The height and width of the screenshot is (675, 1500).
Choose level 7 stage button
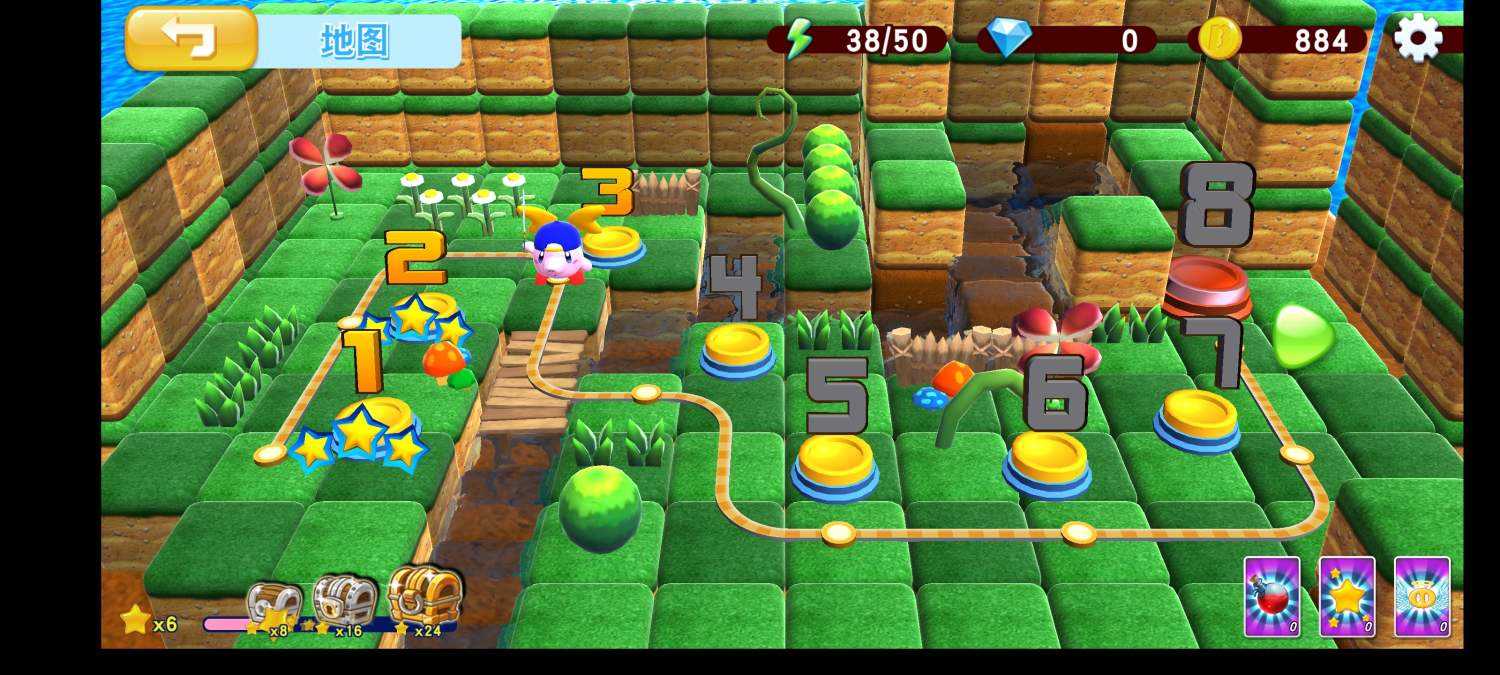pos(1198,416)
